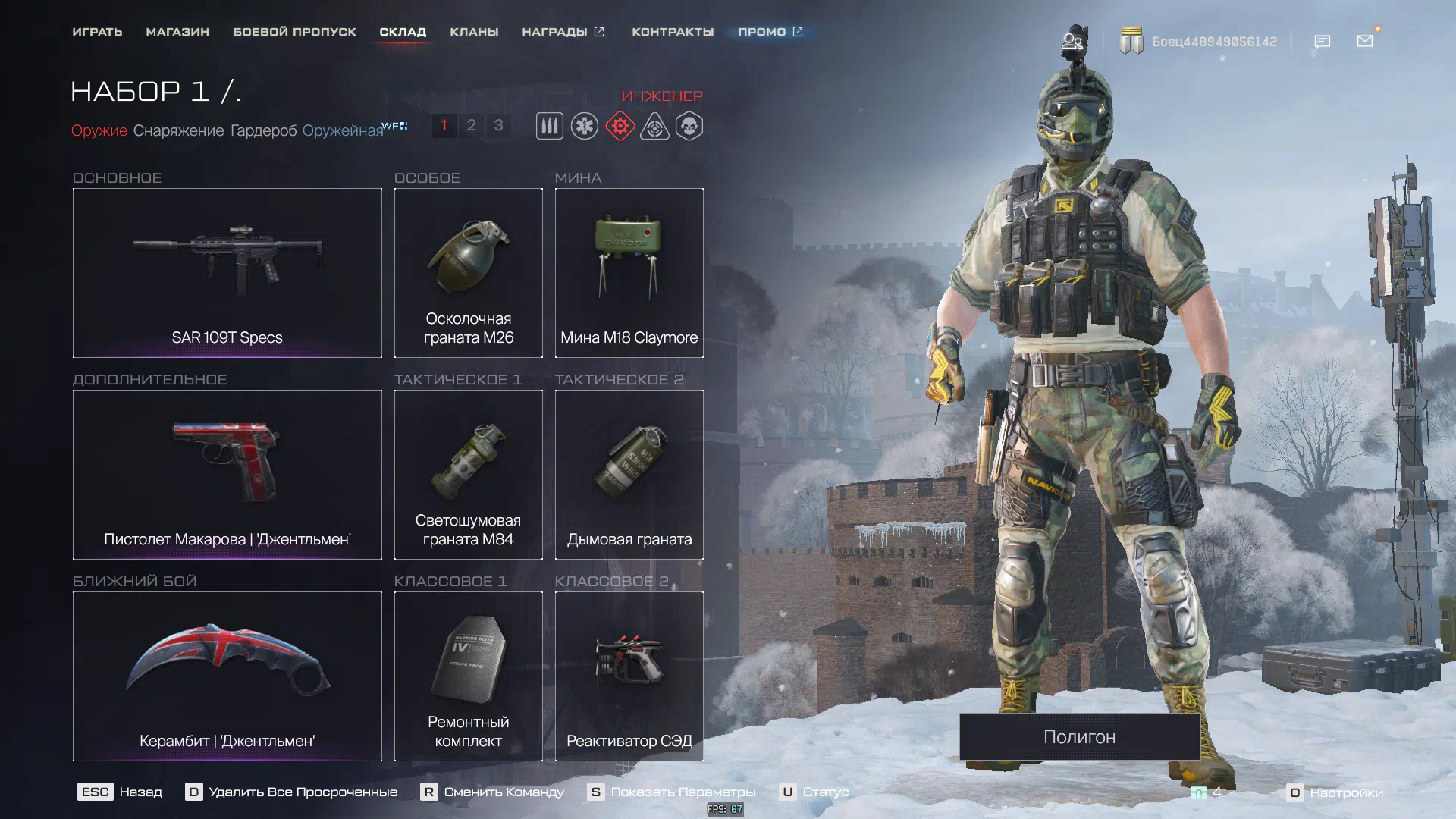Start the Полигон training range

pyautogui.click(x=1079, y=736)
